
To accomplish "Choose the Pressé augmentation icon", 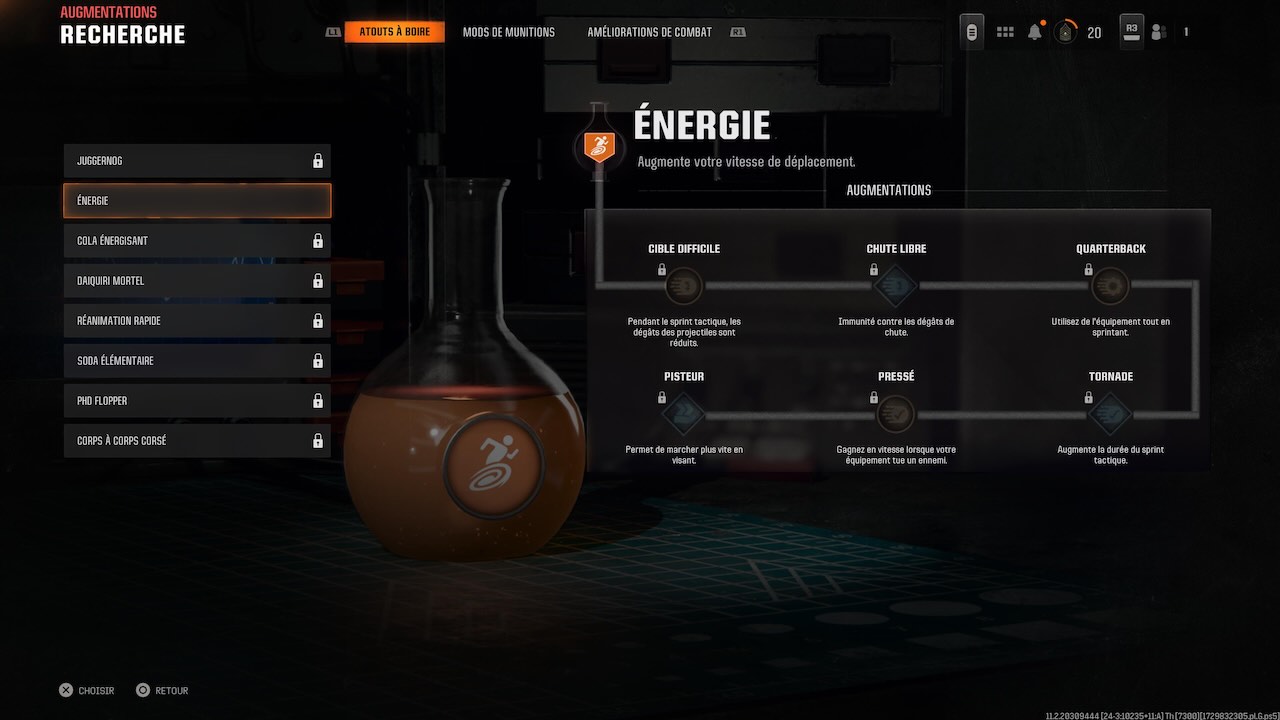I will (x=896, y=414).
